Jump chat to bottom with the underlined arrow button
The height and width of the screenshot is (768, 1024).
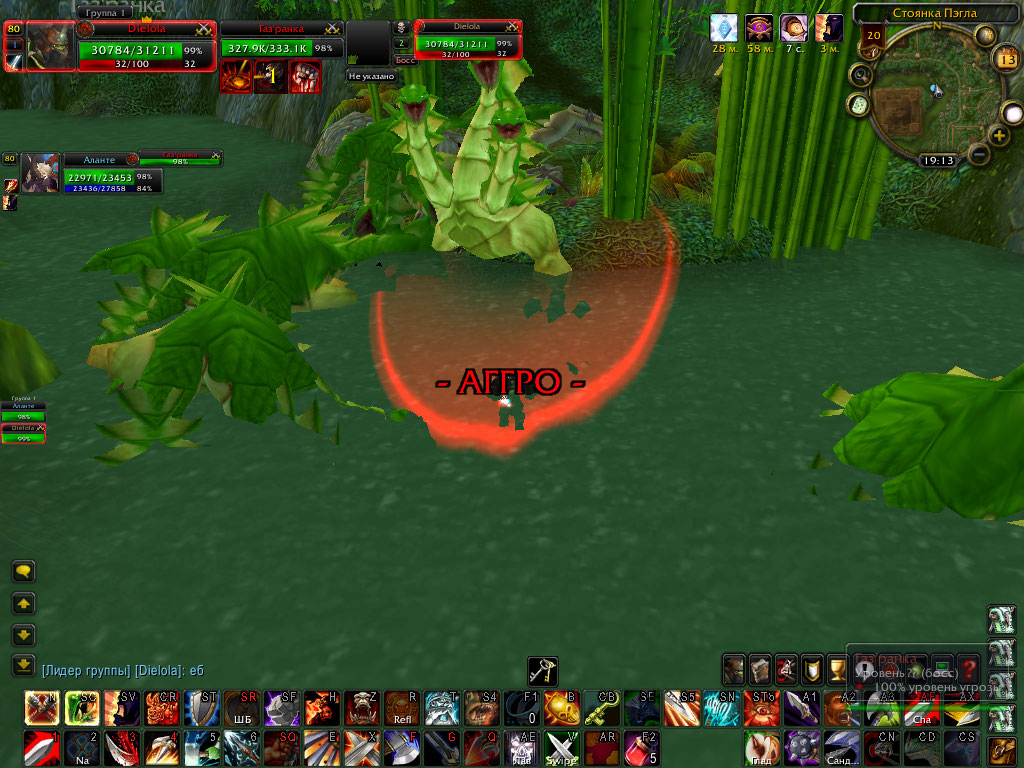tap(23, 665)
